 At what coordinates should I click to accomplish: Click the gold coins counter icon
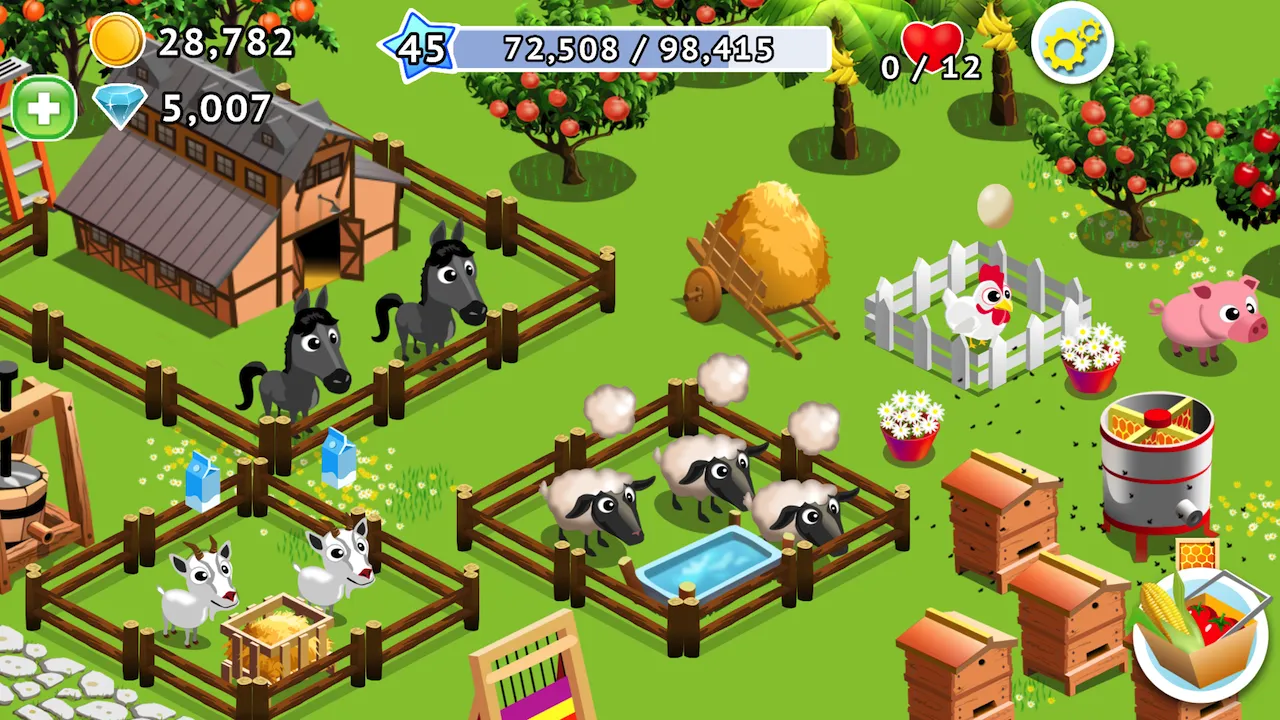[119, 43]
